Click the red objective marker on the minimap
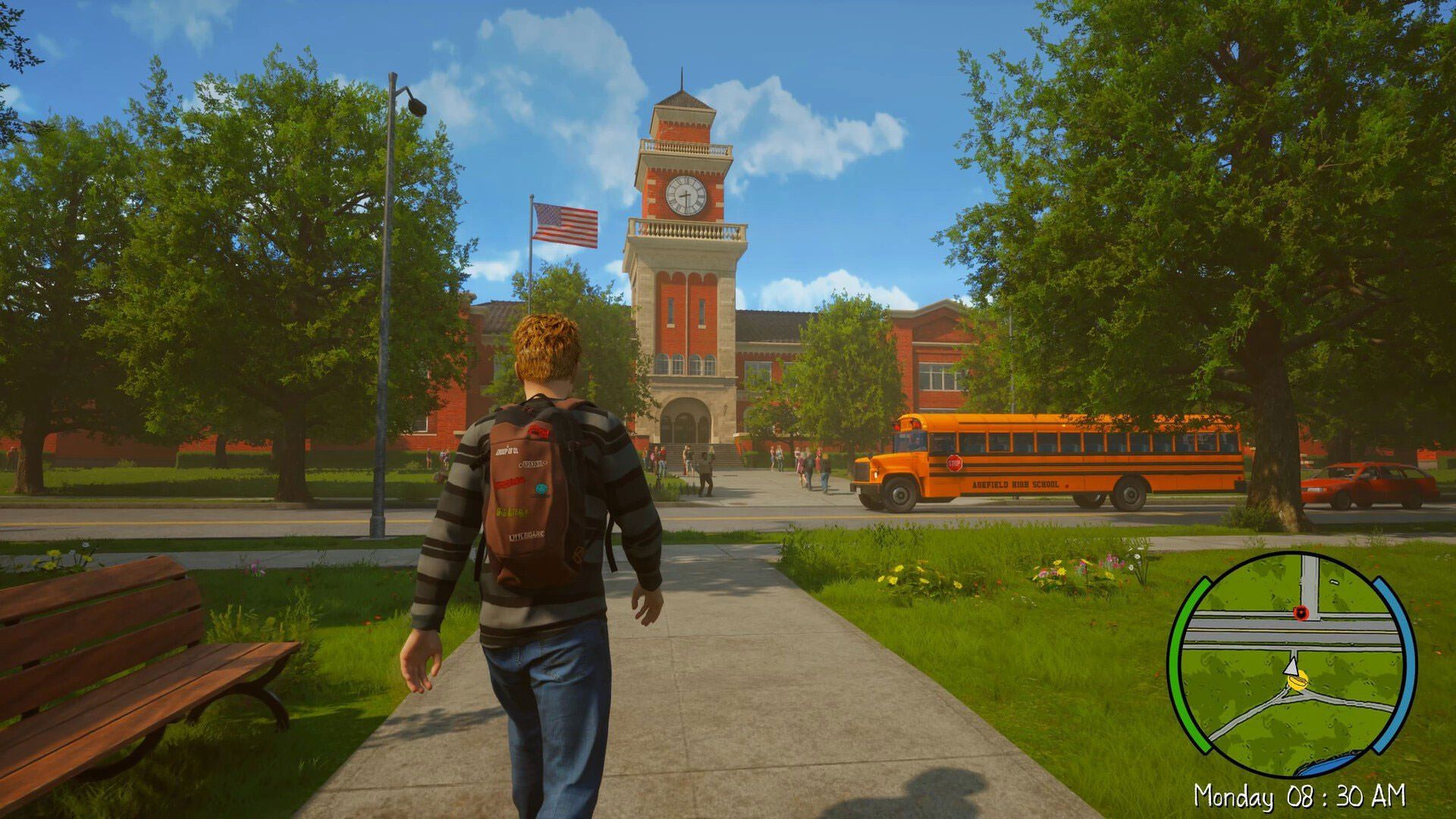 (1302, 613)
